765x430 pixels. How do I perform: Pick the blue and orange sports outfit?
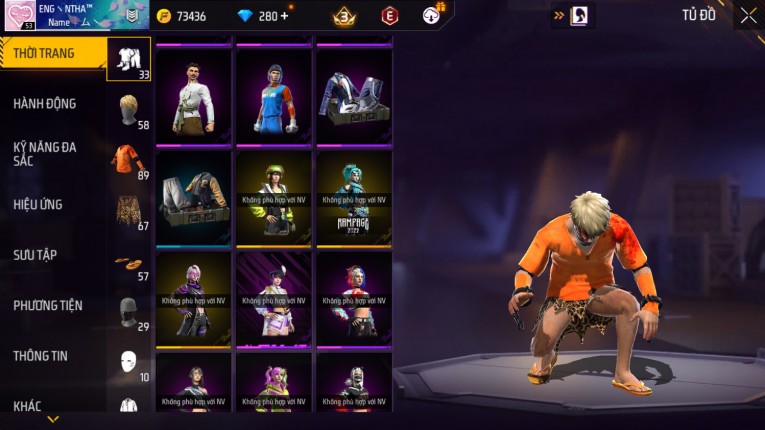[x=274, y=97]
